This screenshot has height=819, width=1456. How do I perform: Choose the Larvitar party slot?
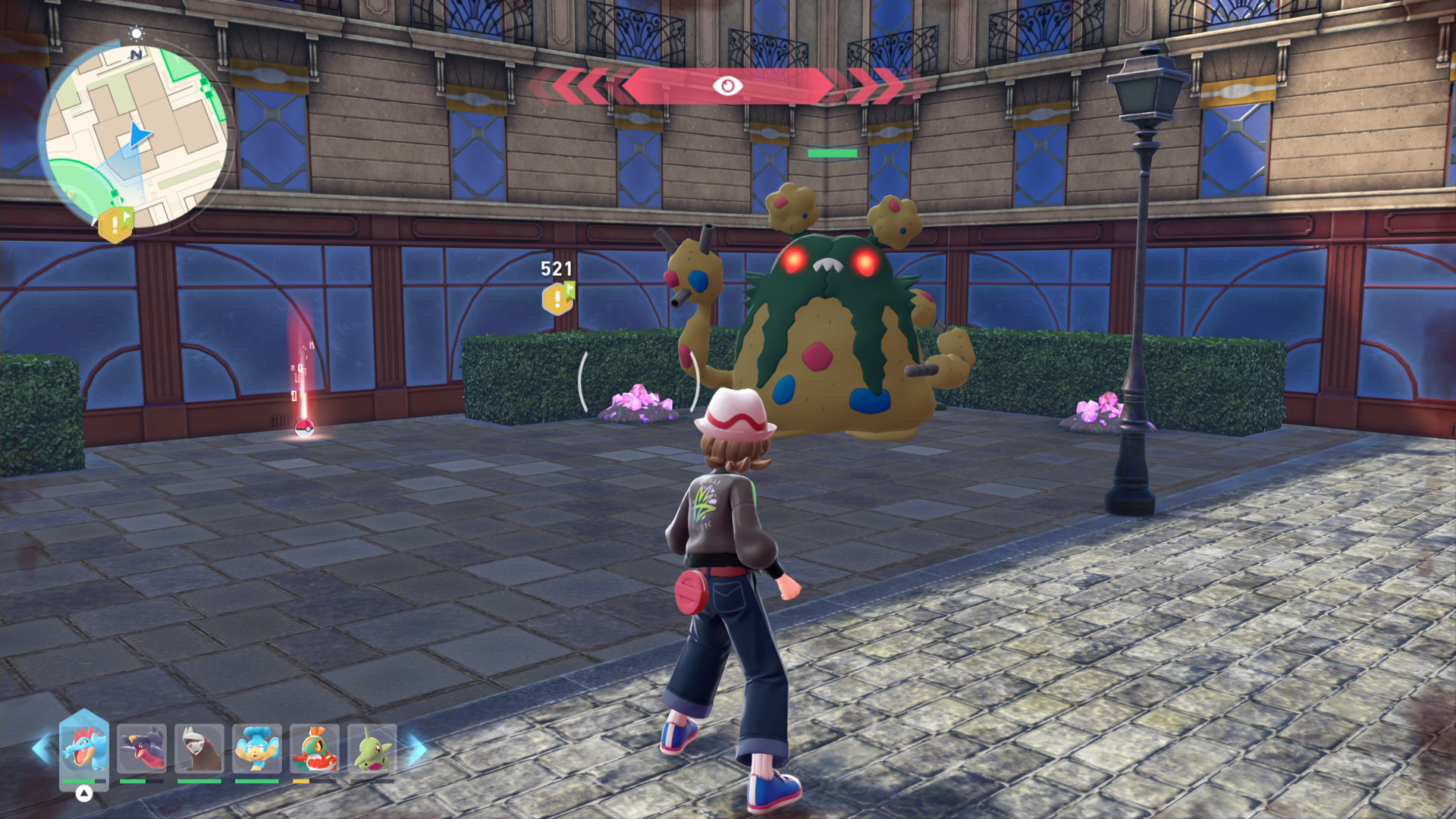click(372, 748)
